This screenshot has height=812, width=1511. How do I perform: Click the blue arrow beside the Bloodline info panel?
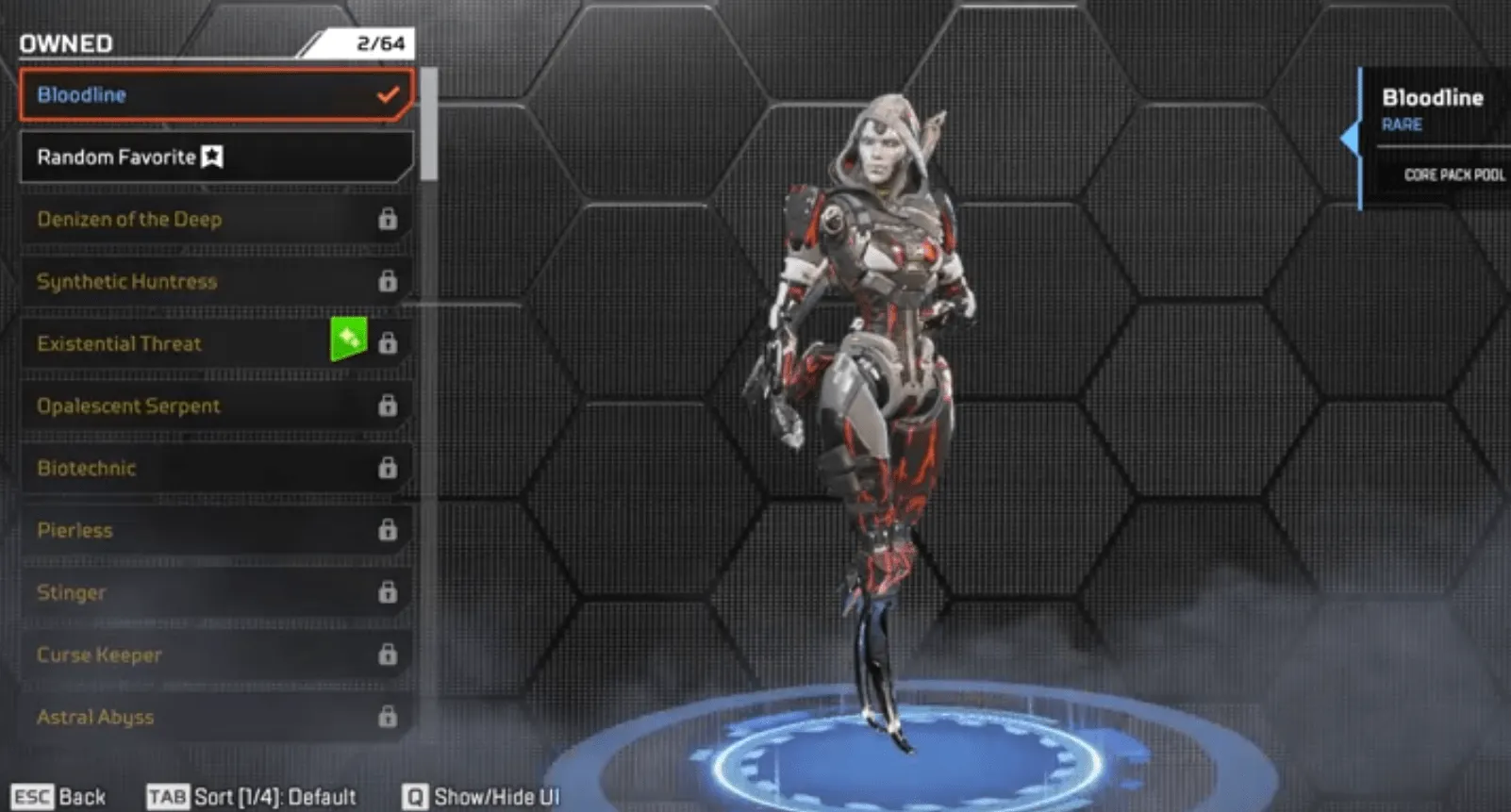1351,137
